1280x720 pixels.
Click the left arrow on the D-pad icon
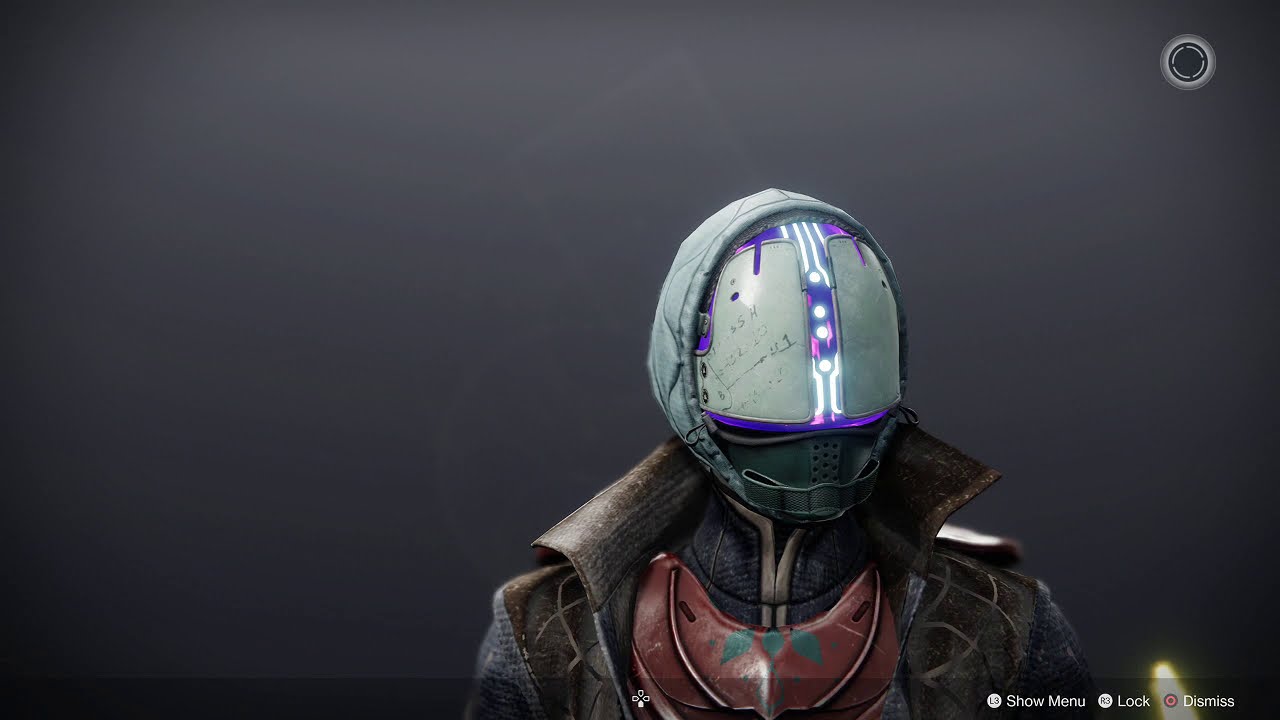[x=636, y=698]
